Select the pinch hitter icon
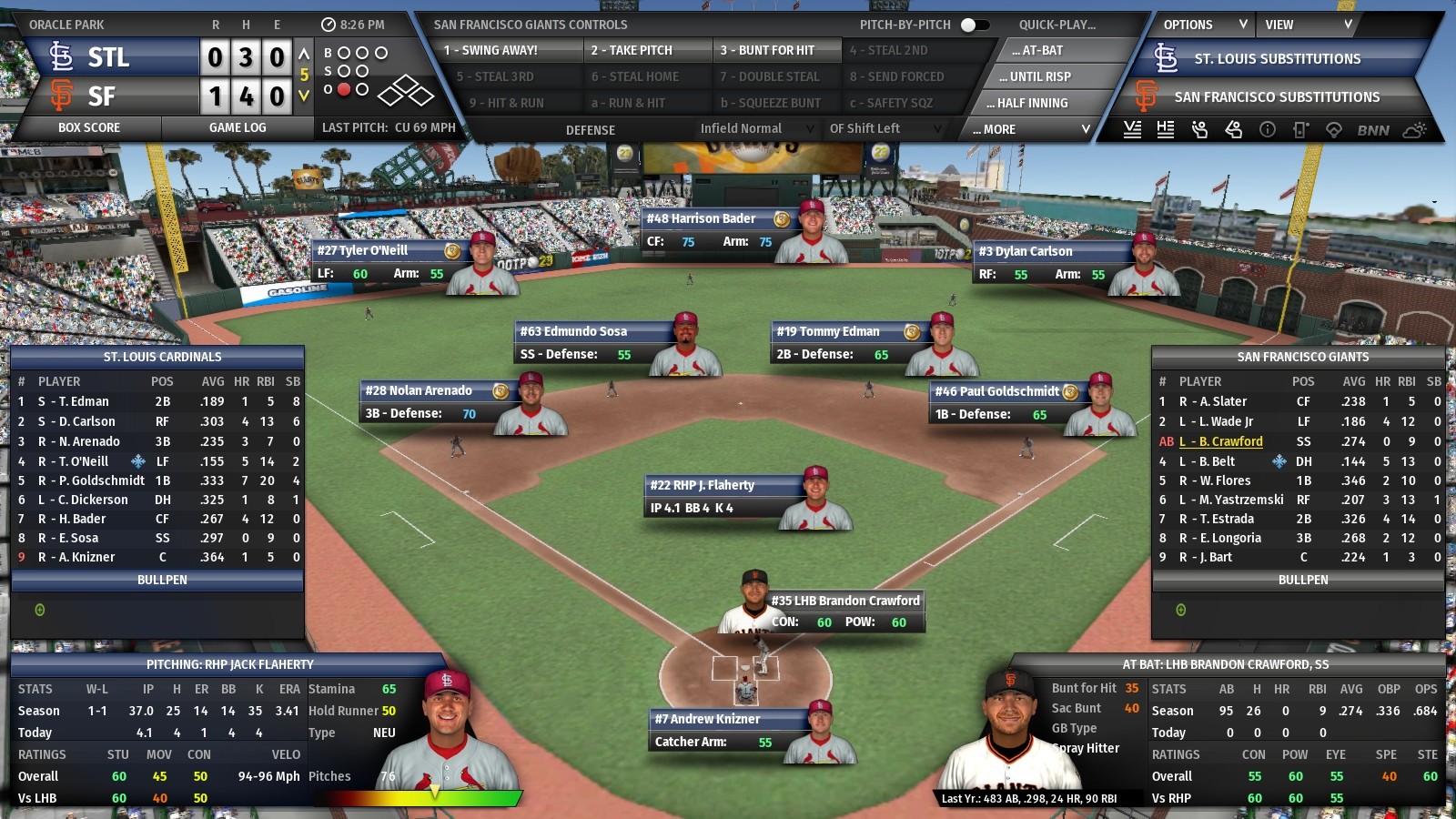1456x819 pixels. click(x=1234, y=130)
